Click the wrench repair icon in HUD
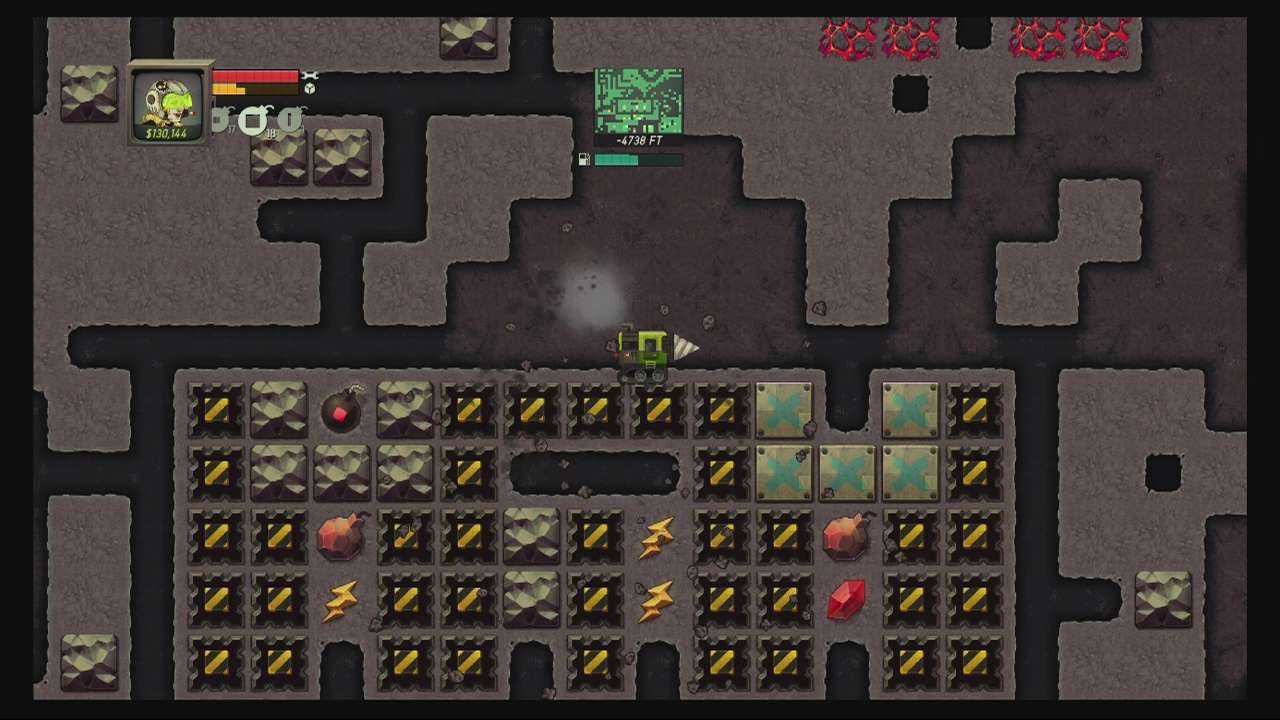This screenshot has height=720, width=1280. pyautogui.click(x=310, y=76)
